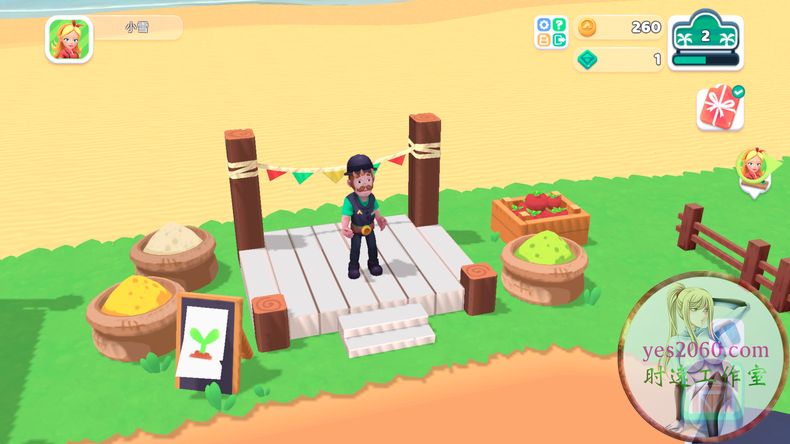The height and width of the screenshot is (444, 790).
Task: Open settings with the blue gear icon
Action: pyautogui.click(x=544, y=25)
